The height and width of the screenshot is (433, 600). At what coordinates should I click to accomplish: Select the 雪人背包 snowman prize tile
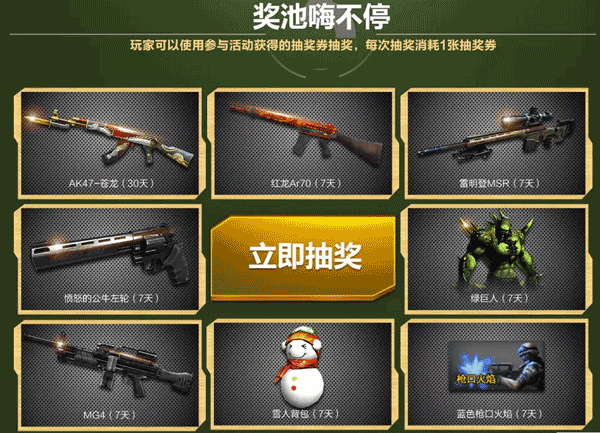click(299, 370)
